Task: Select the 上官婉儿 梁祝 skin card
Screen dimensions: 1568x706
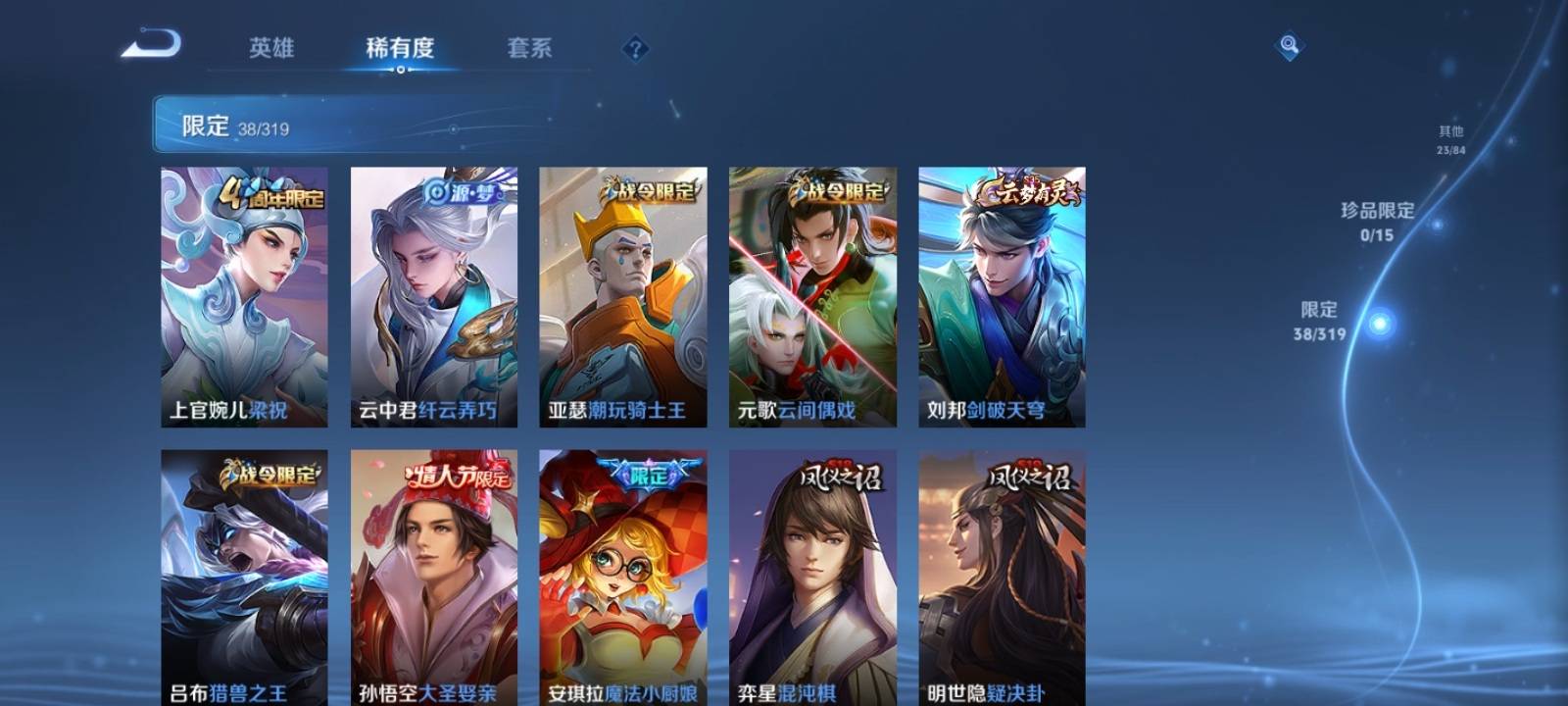Action: coord(244,296)
